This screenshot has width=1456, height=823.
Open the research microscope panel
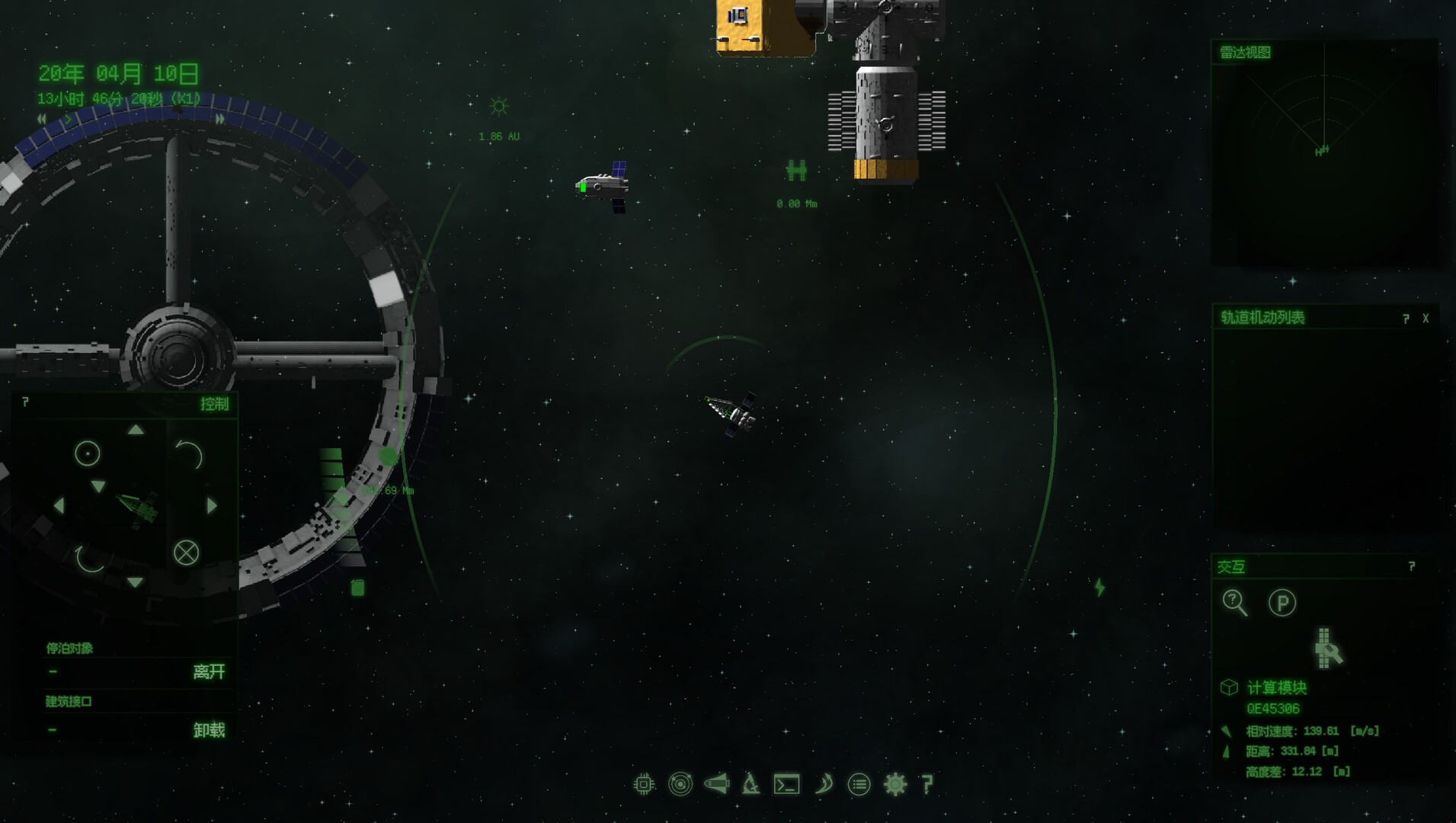point(750,784)
